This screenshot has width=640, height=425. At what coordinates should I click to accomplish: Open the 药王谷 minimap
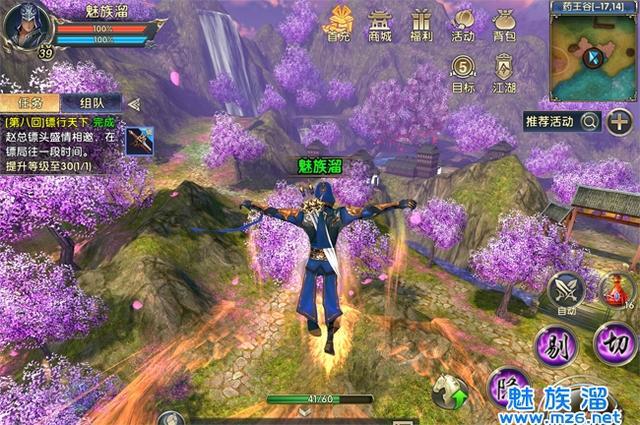[x=594, y=57]
